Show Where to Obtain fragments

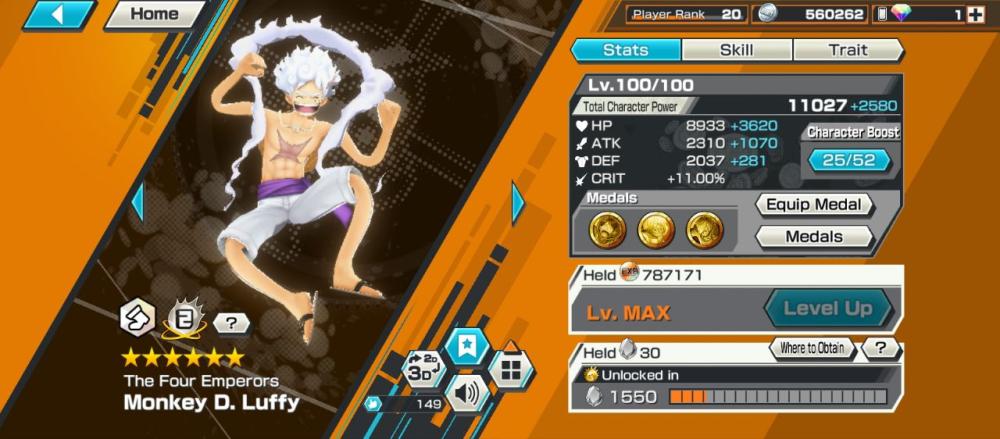point(813,349)
